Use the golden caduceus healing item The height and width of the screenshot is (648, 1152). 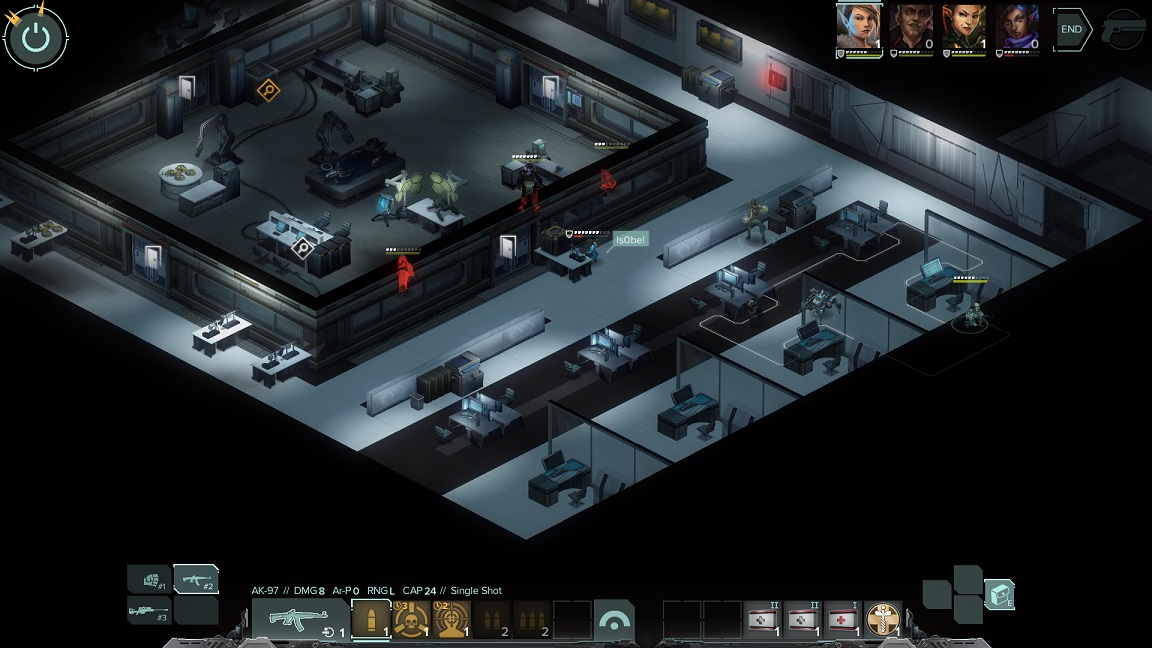883,619
